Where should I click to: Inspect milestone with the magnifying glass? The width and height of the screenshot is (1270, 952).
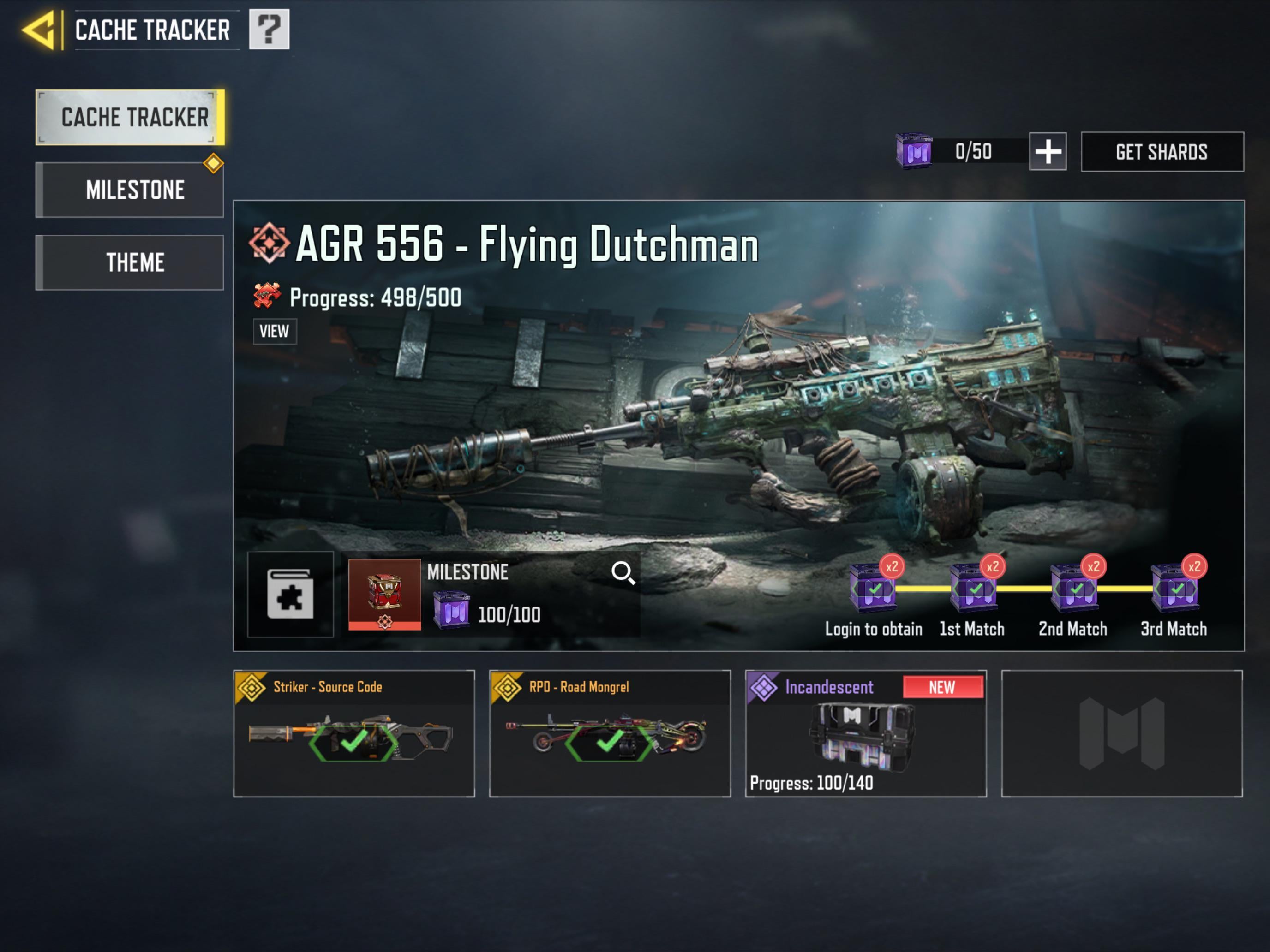(623, 573)
